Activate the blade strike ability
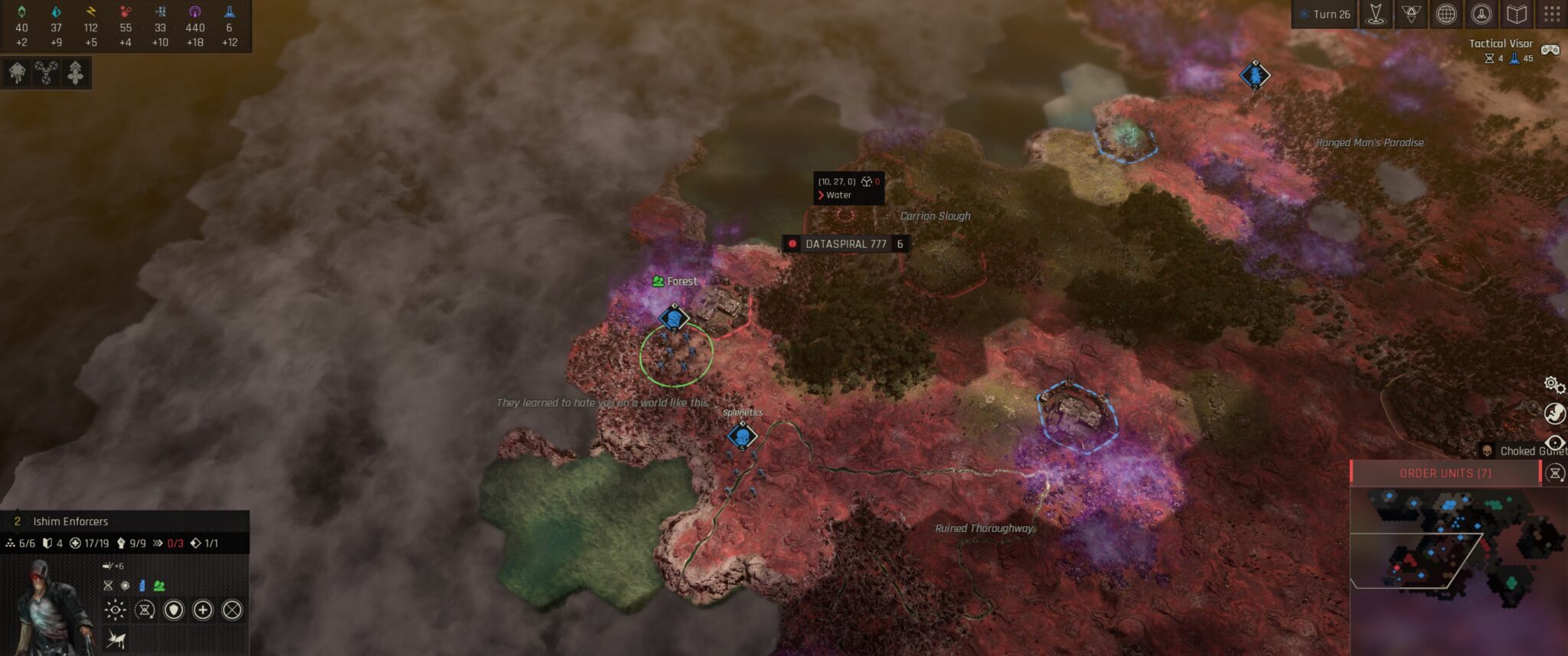 click(x=116, y=638)
